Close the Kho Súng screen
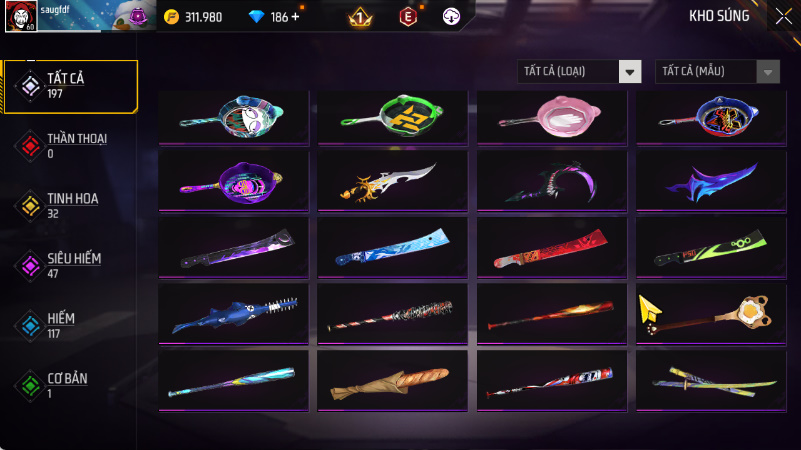This screenshot has width=801, height=450. (782, 15)
